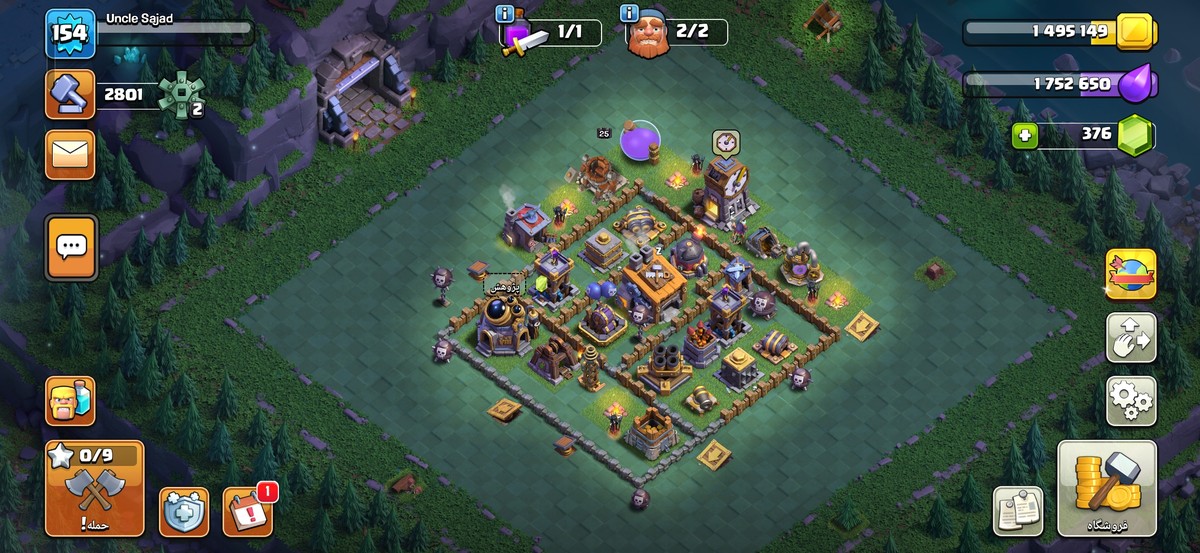Screen dimensions: 1200x553
Task: Collect the purple elixir bubble over the base
Action: click(x=639, y=141)
